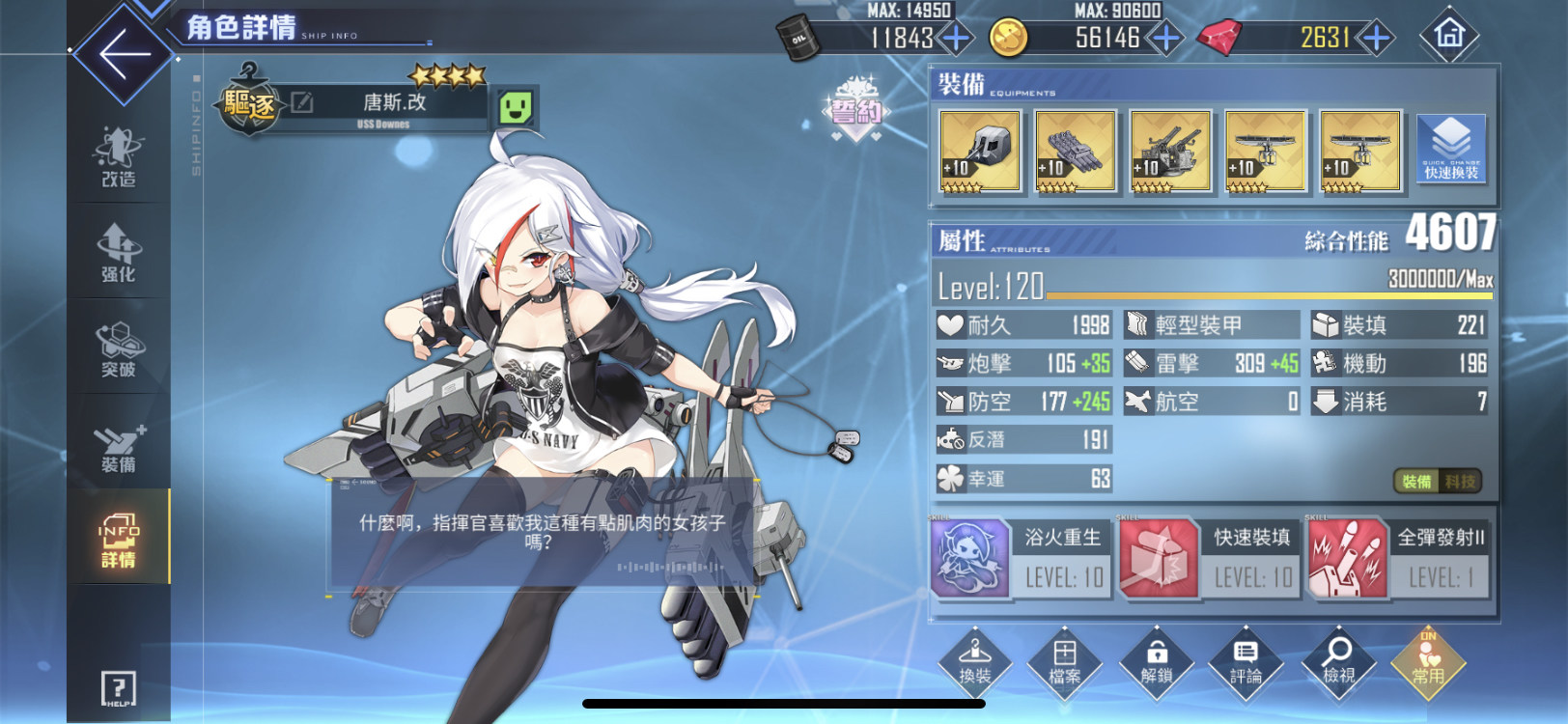Switch to the 强化 enhance tab
The height and width of the screenshot is (724, 1568).
pyautogui.click(x=119, y=252)
